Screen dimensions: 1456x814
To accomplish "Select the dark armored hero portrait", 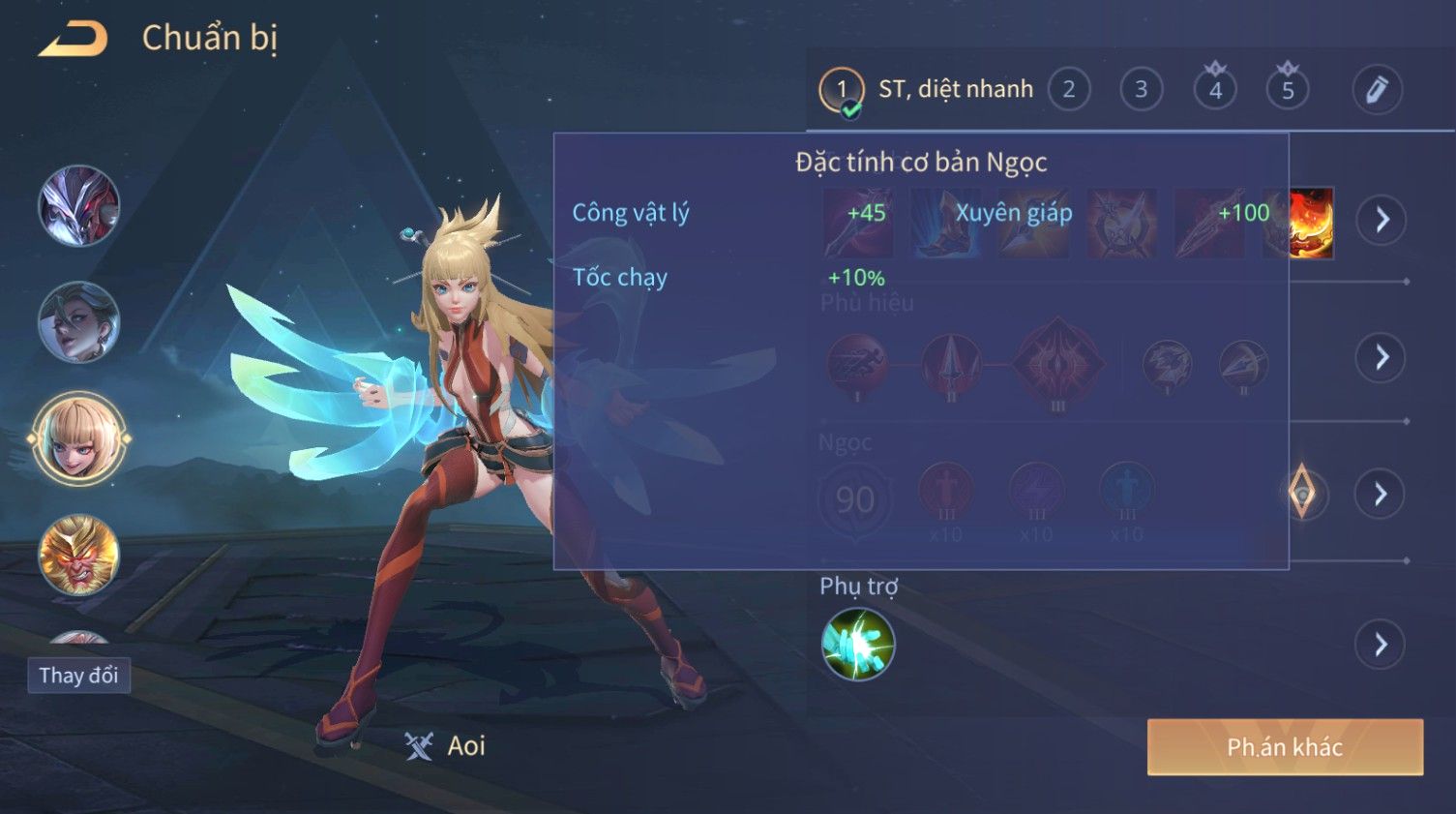I will [79, 206].
